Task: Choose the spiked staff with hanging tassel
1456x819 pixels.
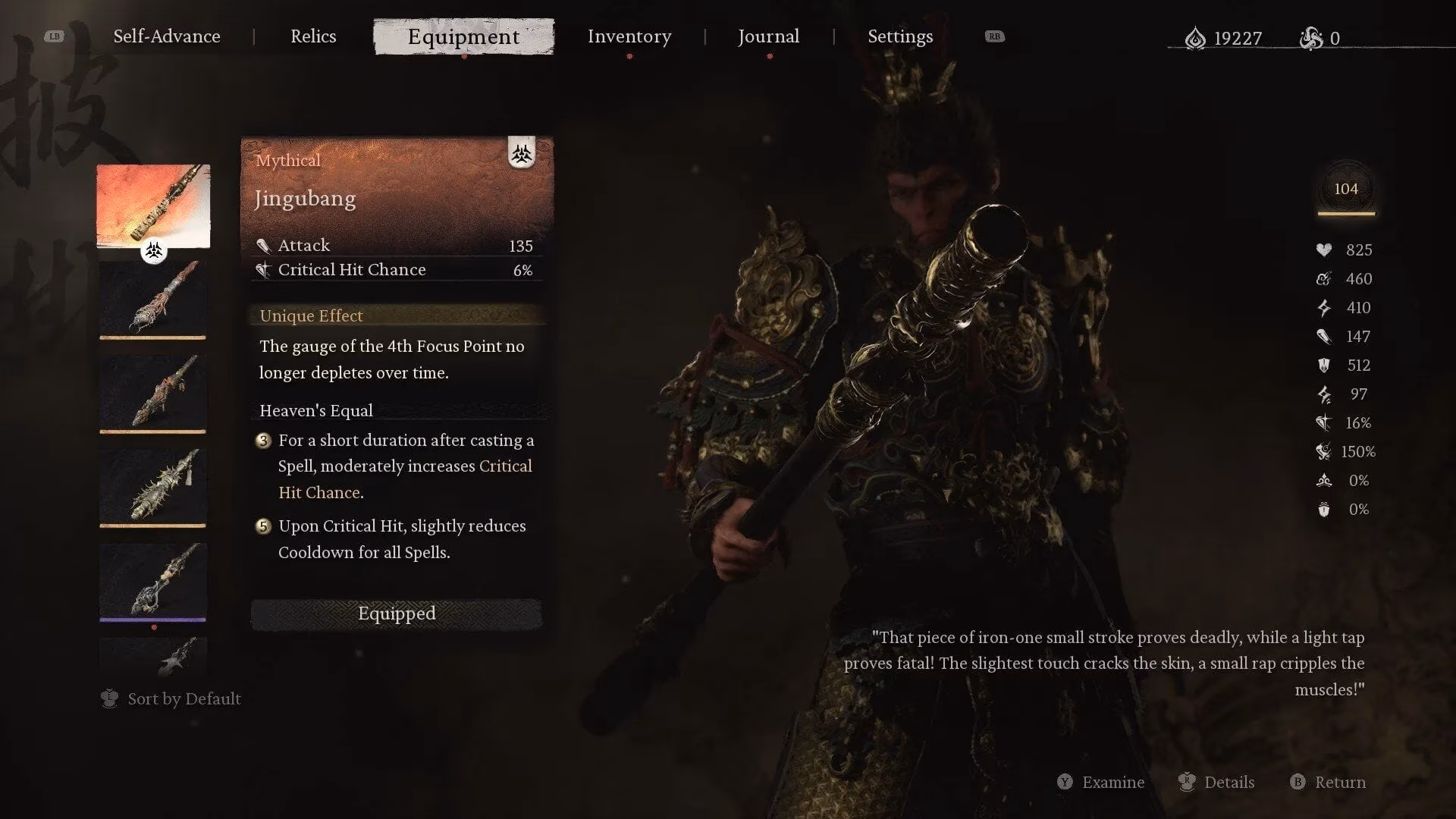Action: 153,486
